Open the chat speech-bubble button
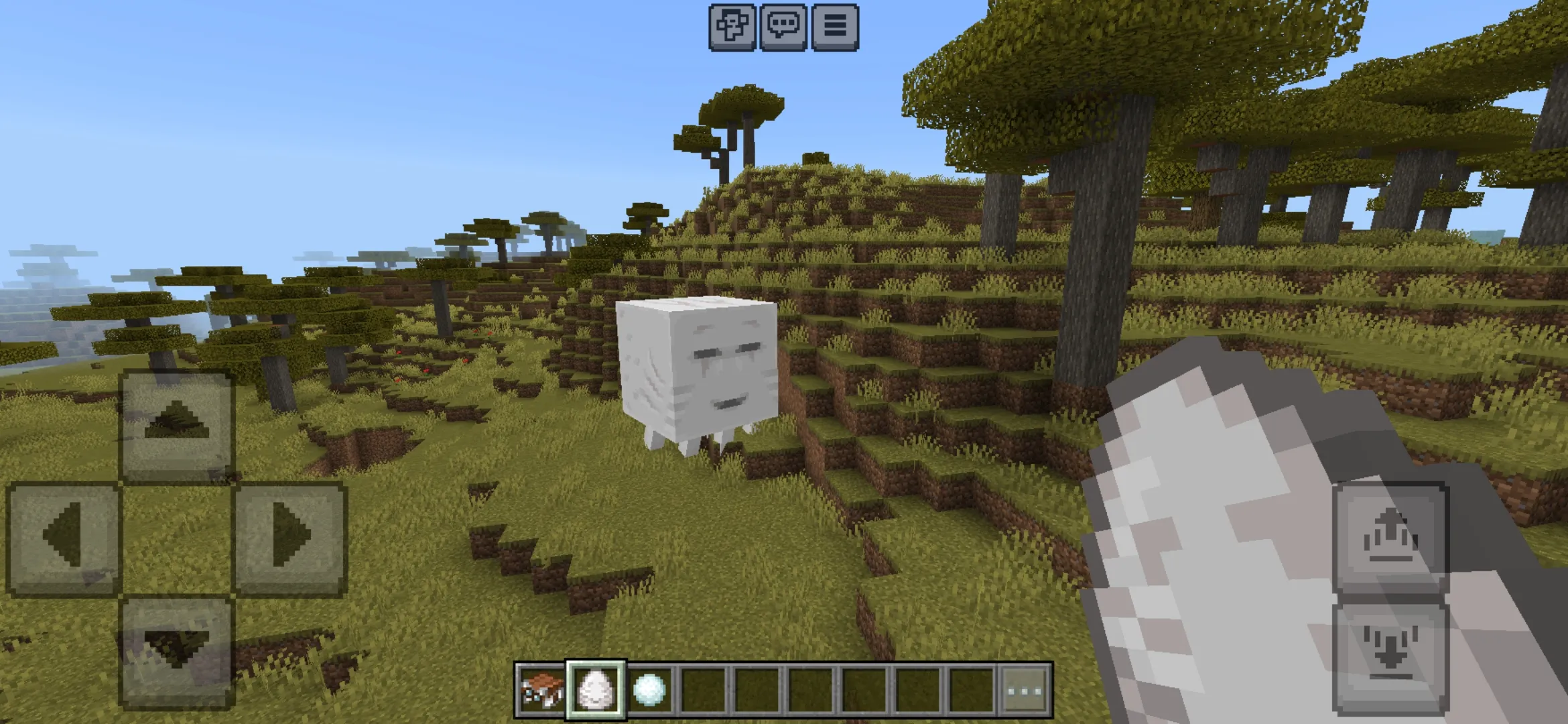The image size is (1568, 724). pos(783,27)
